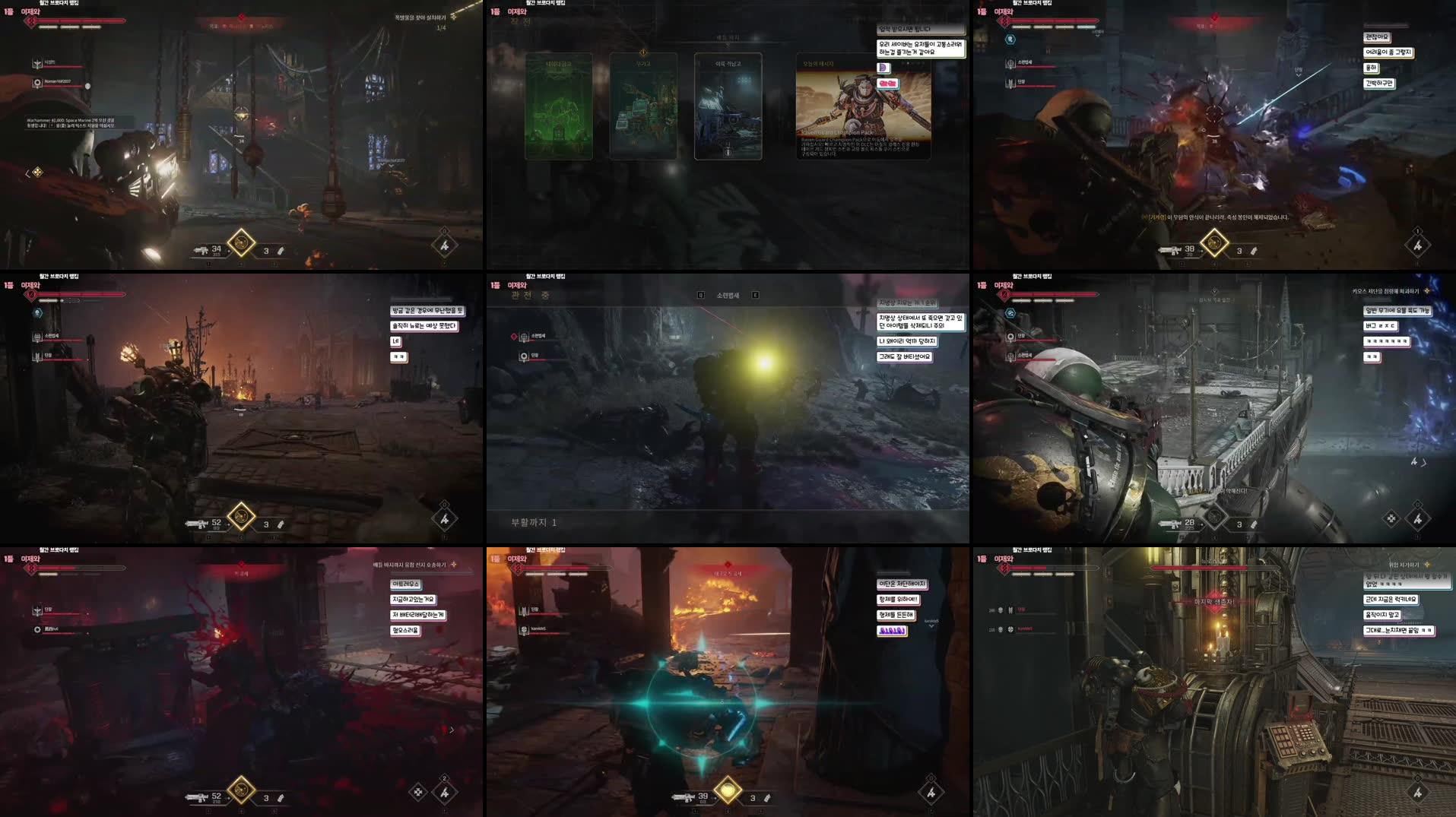The height and width of the screenshot is (817, 1456).
Task: Click the crosshair spectate icon beside 소련맵새
Action: tap(523, 337)
